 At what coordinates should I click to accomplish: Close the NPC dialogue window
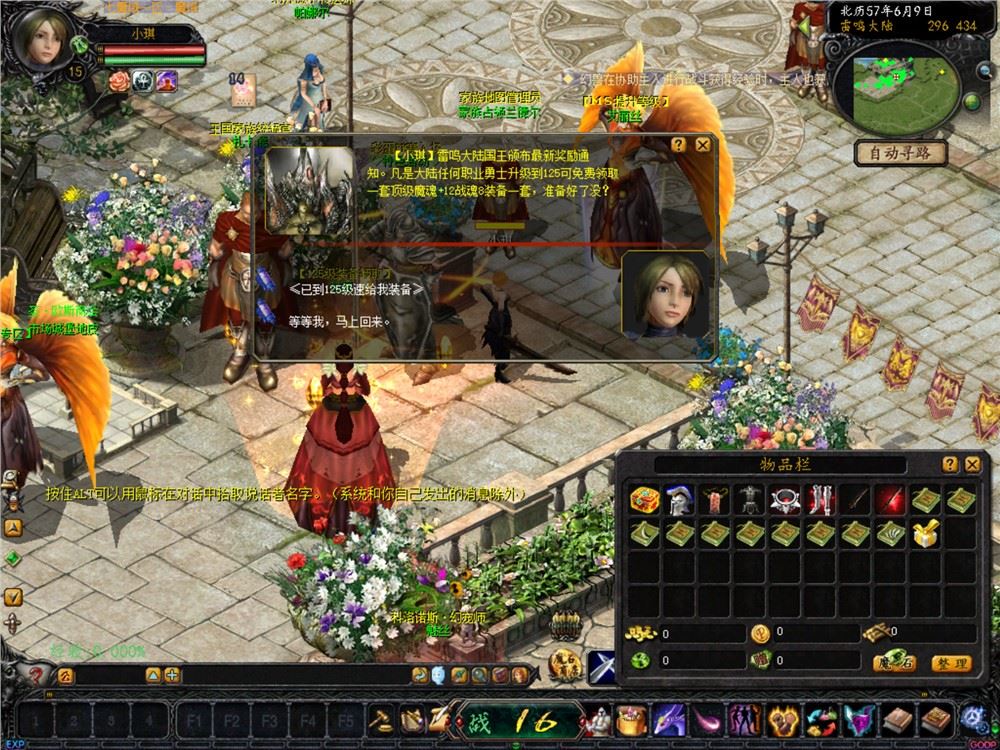click(x=703, y=144)
